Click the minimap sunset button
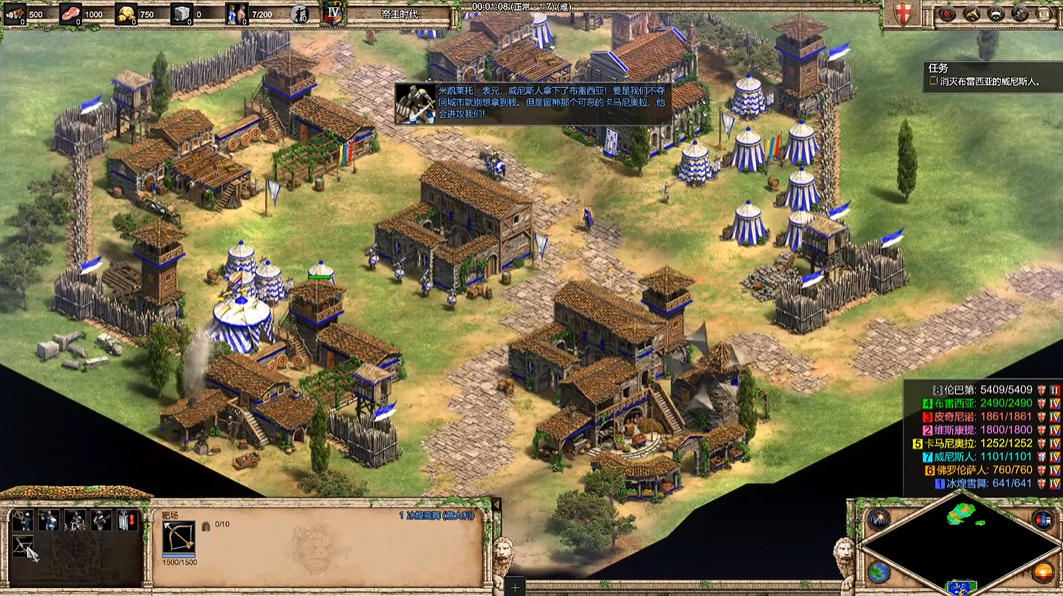 click(x=1041, y=572)
